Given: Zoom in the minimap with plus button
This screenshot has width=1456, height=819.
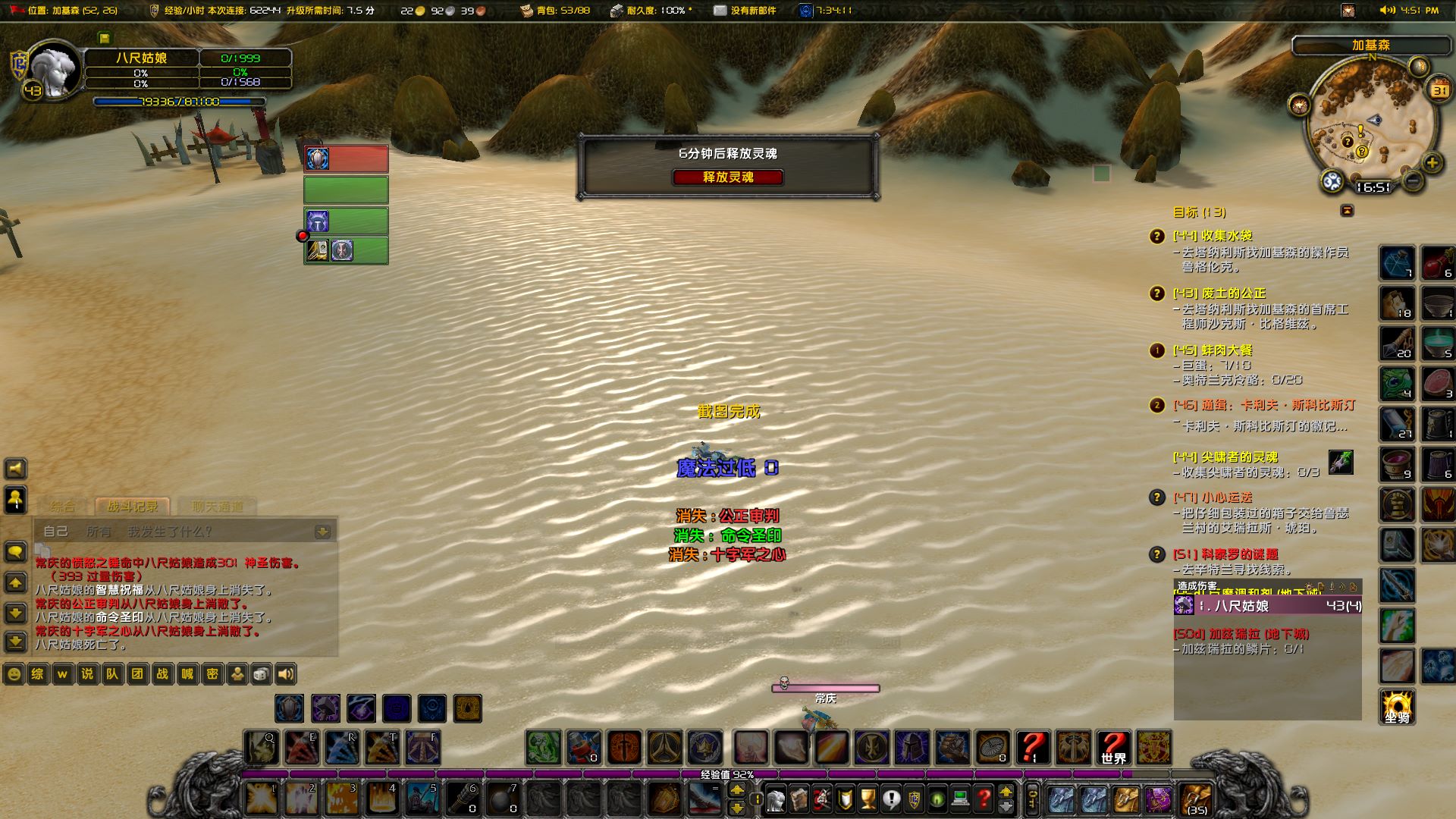Looking at the screenshot, I should coord(1432,162).
